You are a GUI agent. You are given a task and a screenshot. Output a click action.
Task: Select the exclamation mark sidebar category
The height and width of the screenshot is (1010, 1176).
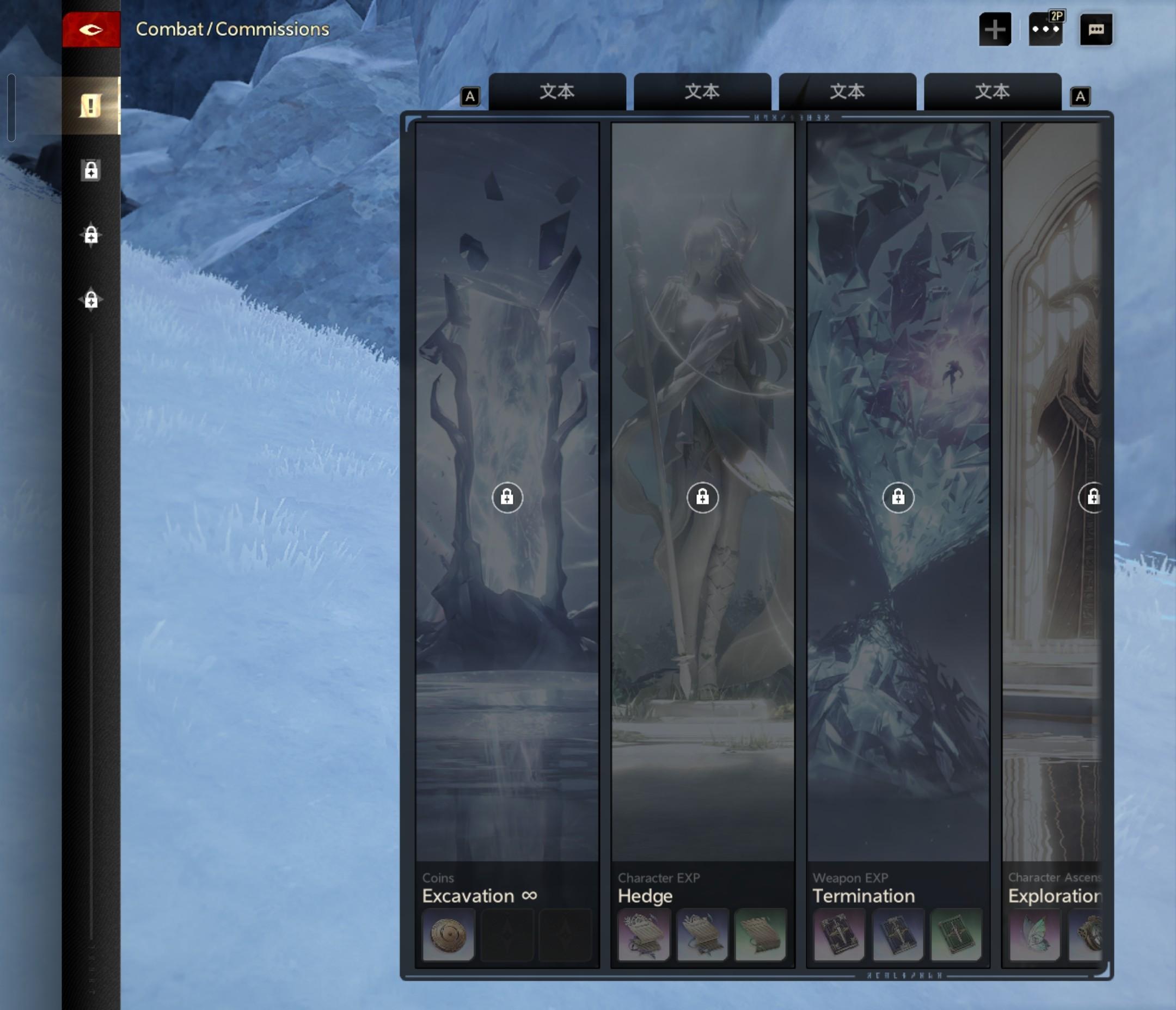pyautogui.click(x=91, y=106)
